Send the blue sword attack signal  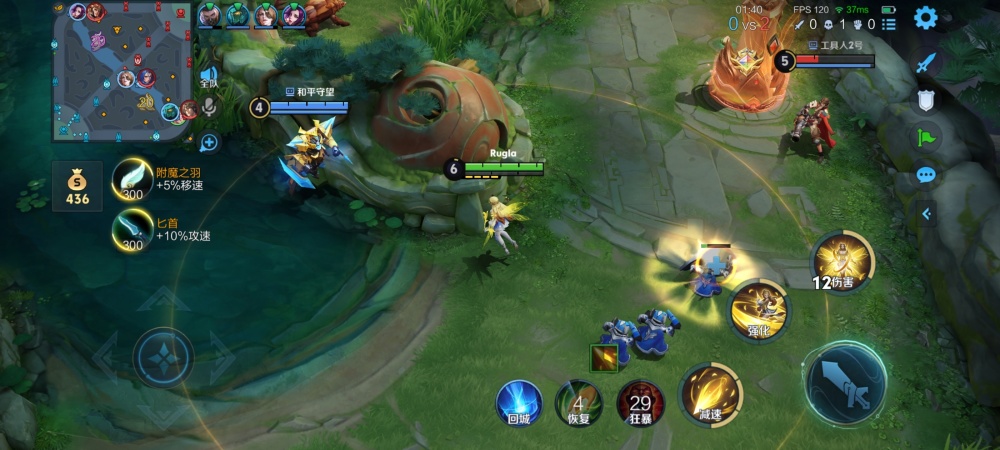[927, 62]
